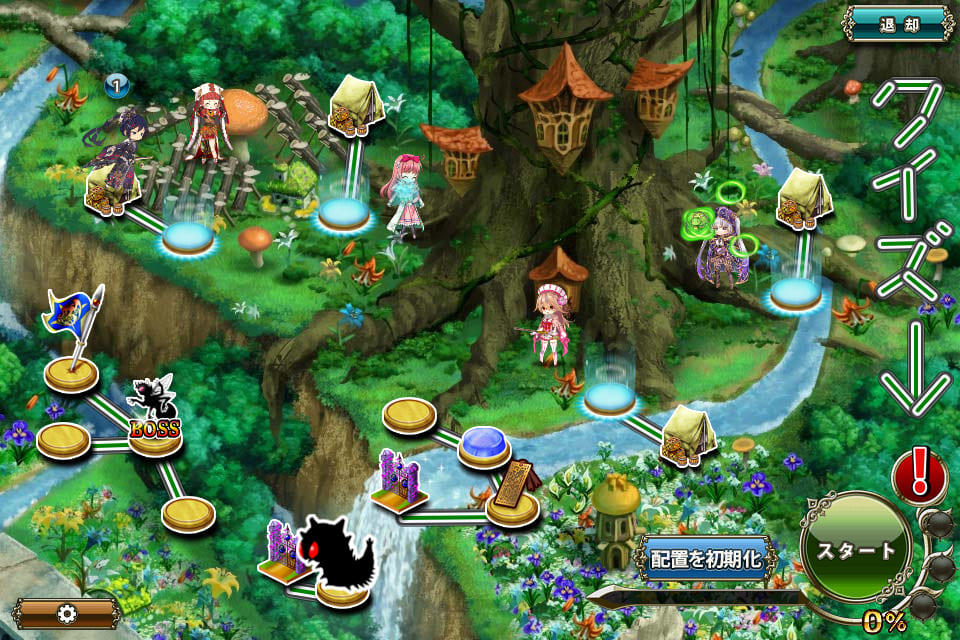Select the blue dome panel on the path

485,446
